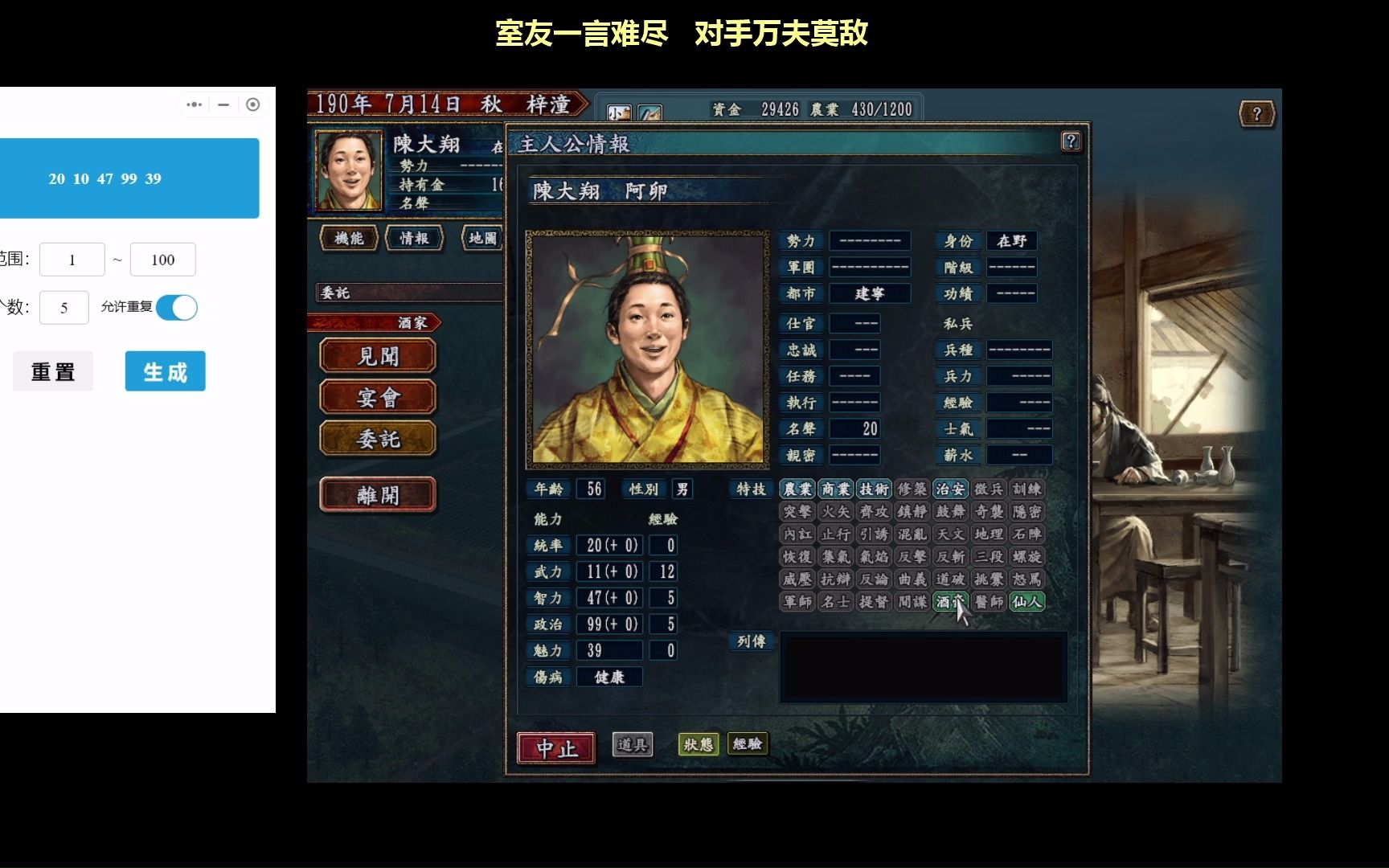Toggle the highlighted 治安 skill

[951, 488]
